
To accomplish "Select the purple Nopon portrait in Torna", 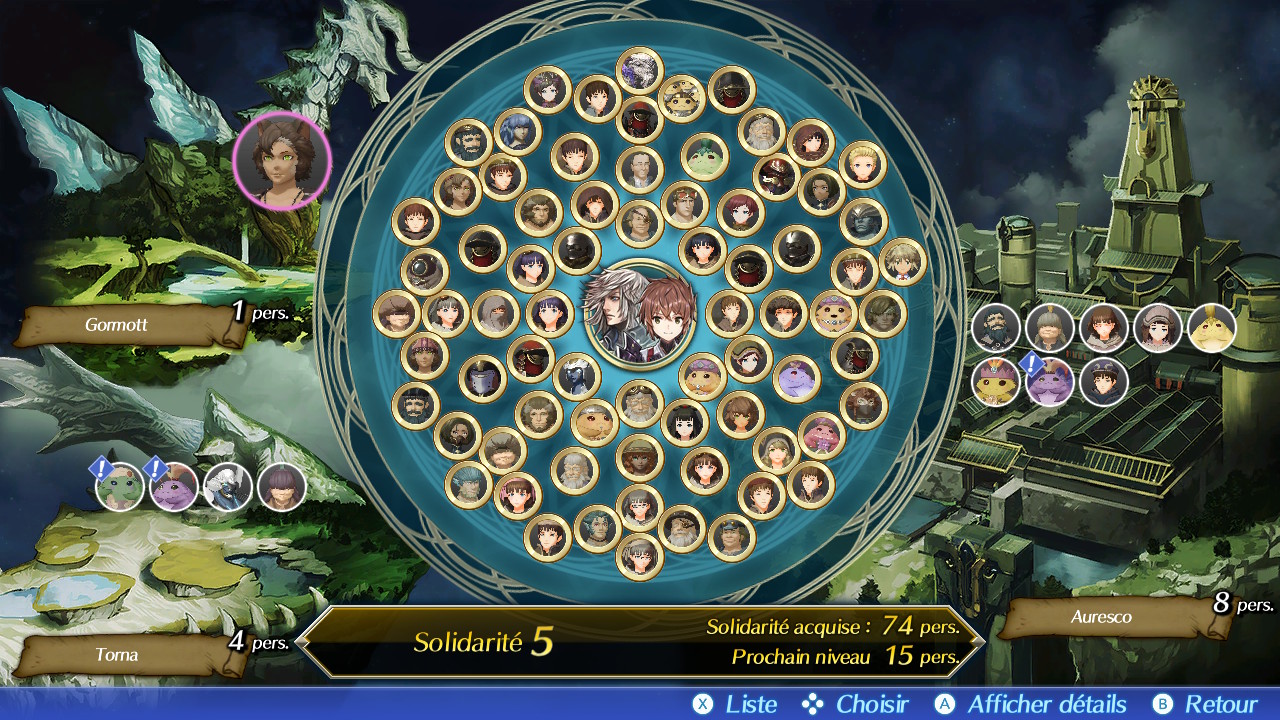I will (x=174, y=487).
